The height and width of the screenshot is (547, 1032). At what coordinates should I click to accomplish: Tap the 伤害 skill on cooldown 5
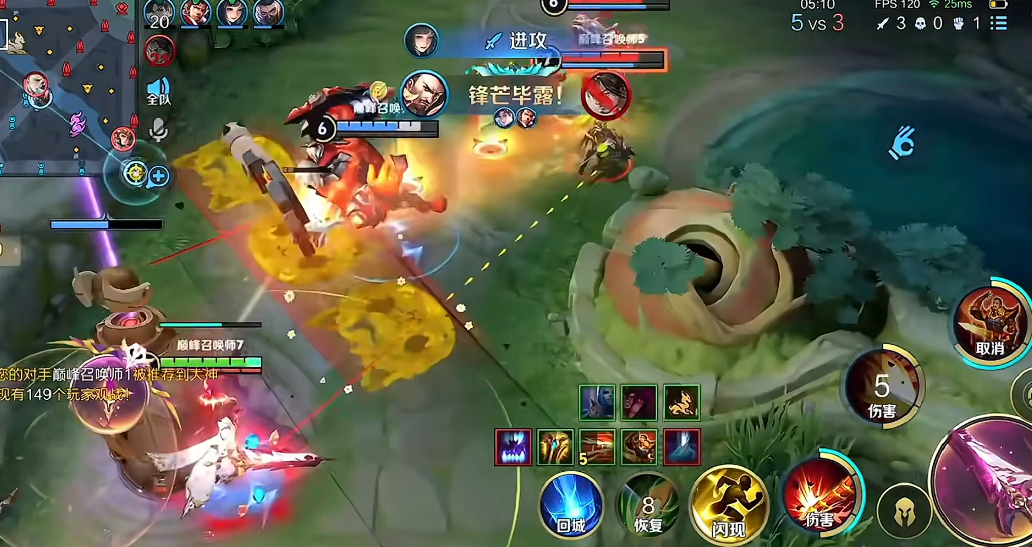click(882, 385)
